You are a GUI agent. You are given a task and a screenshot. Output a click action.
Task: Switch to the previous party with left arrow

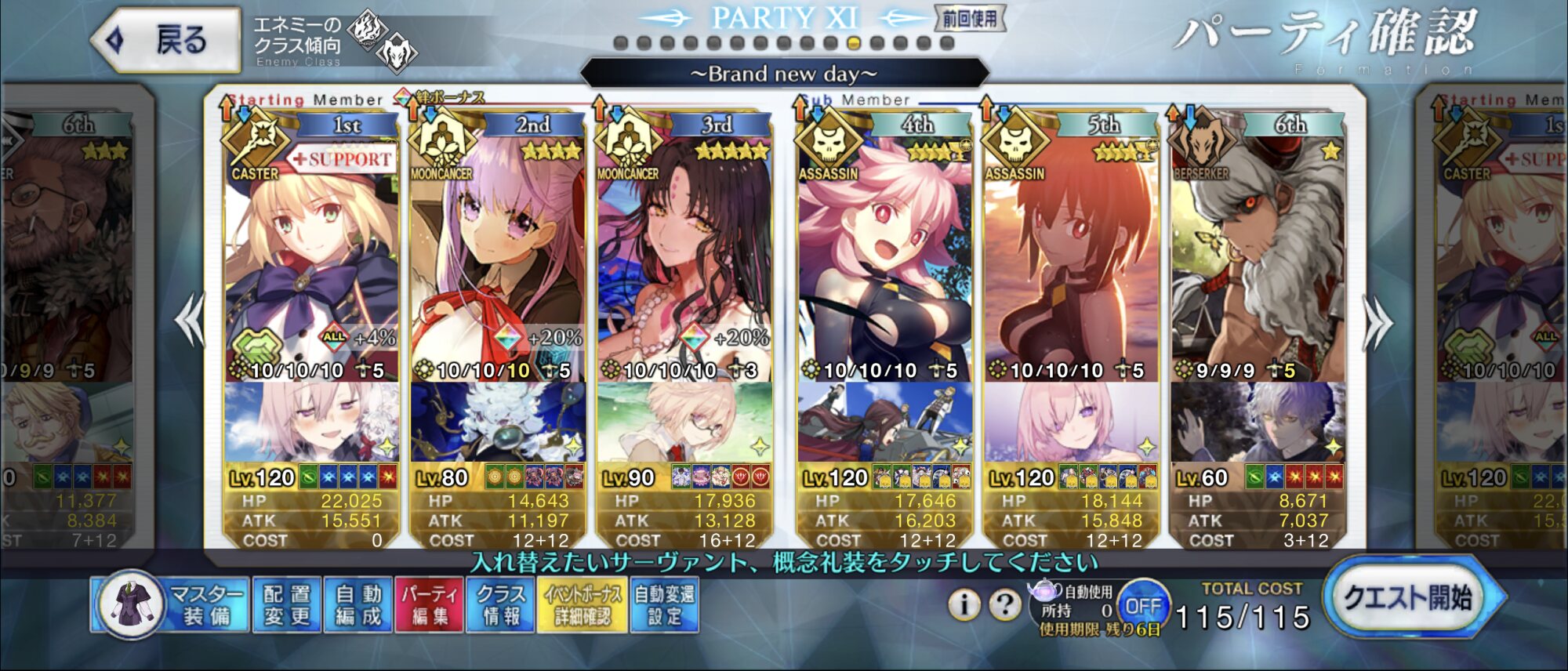point(191,320)
